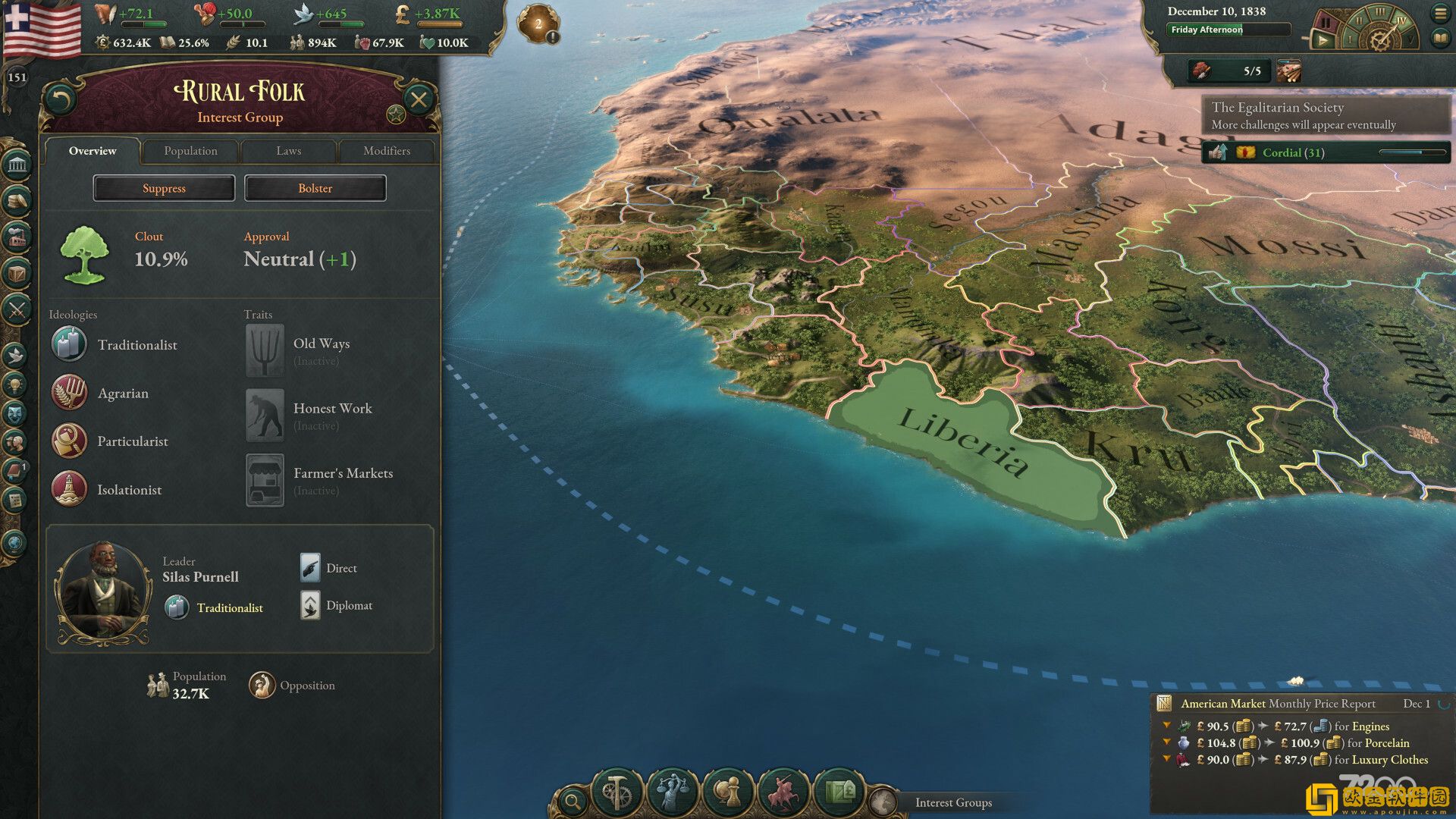Inspect the Farmer's Markets trait
1456x819 pixels.
point(265,480)
